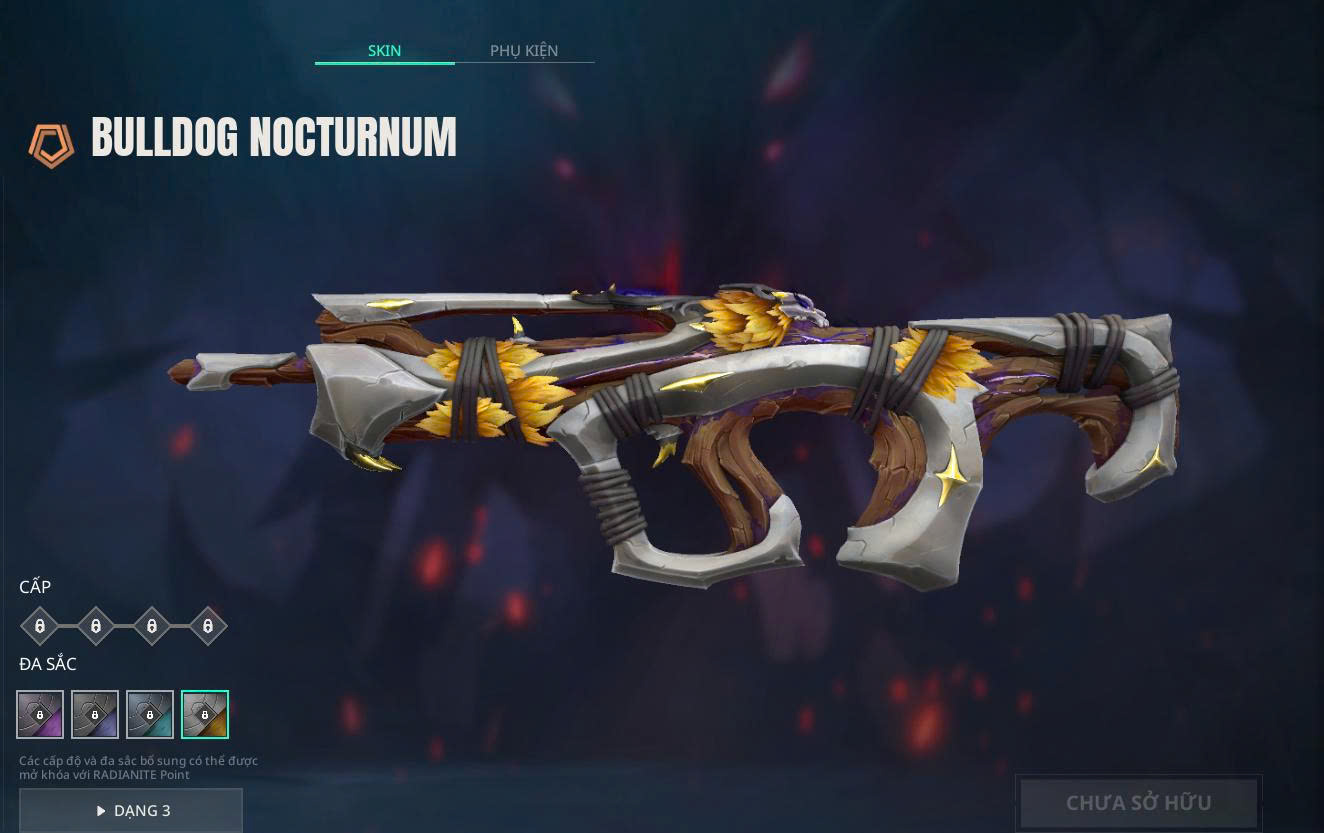Screen dimensions: 1324x833
Task: Select the purple chroma variant
Action: pyautogui.click(x=40, y=715)
